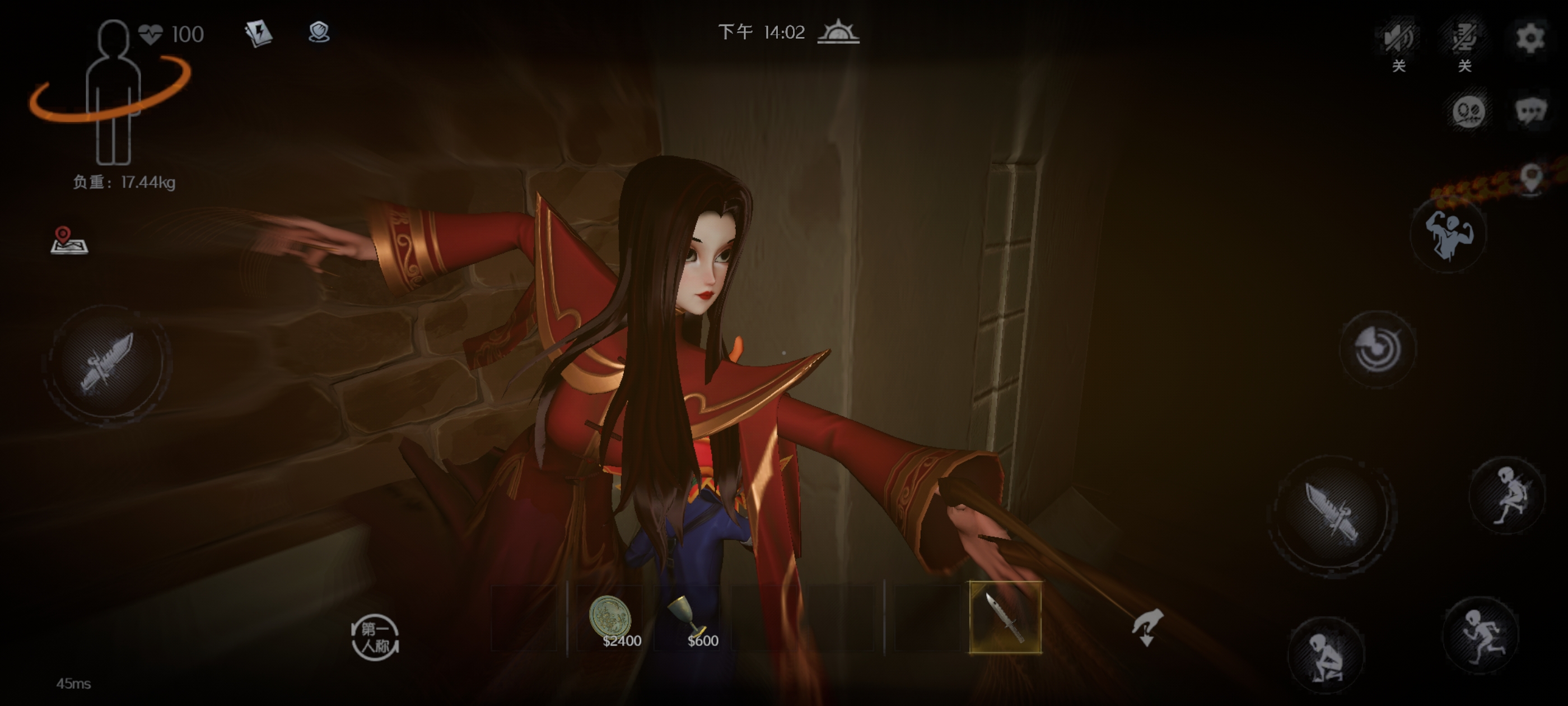
Task: Open the emoji face panel
Action: tap(1468, 112)
